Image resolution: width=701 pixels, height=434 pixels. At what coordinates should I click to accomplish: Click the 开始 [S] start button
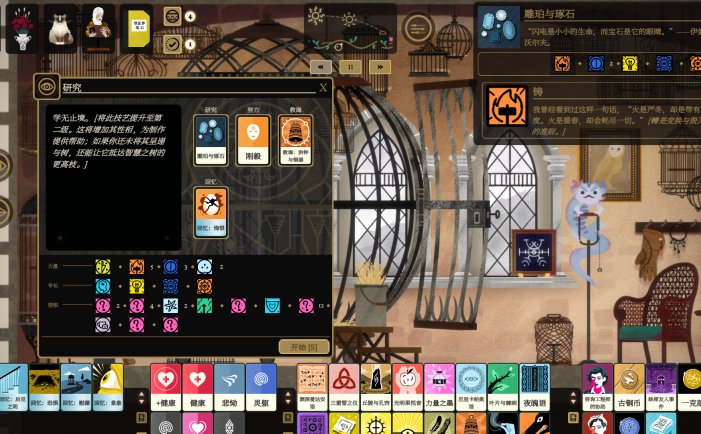pos(303,346)
